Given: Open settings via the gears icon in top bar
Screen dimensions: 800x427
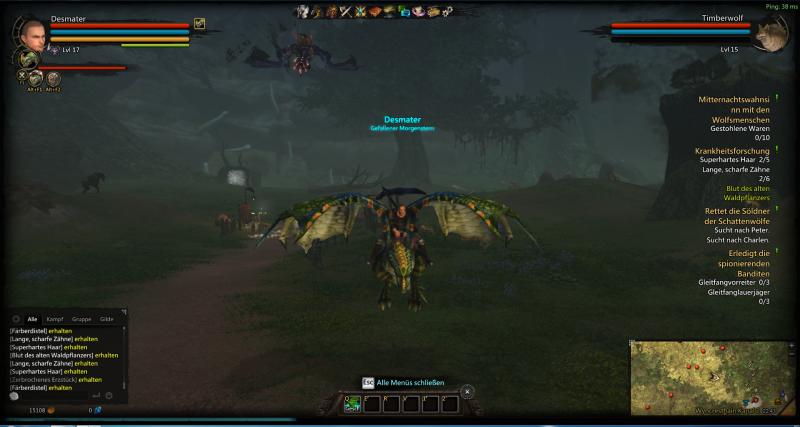Looking at the screenshot, I should point(447,12).
